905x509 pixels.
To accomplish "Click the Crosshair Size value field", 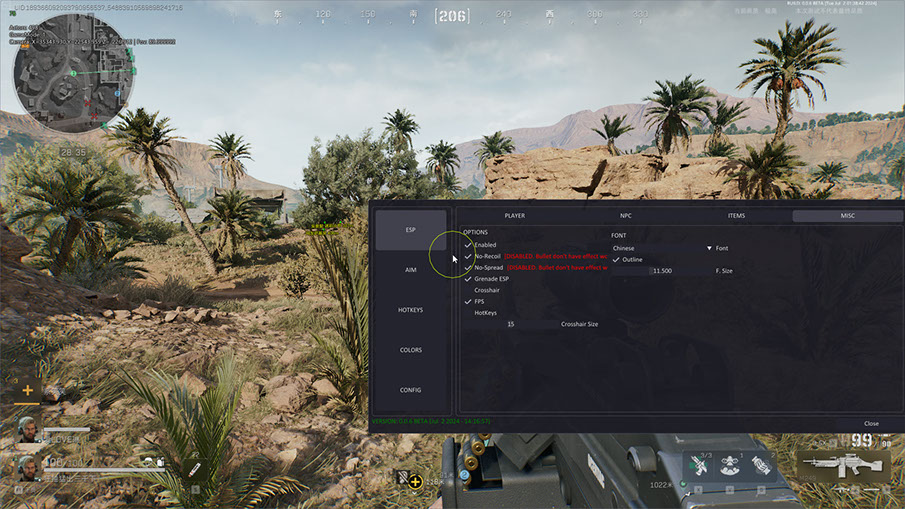I will click(x=510, y=324).
